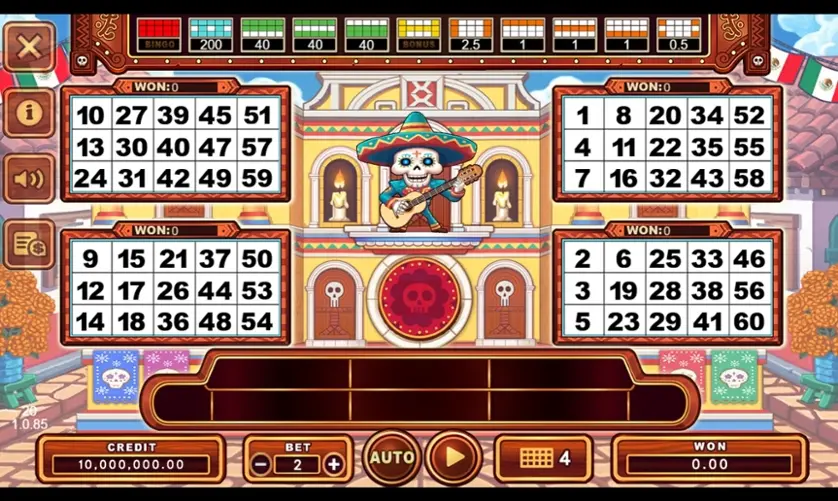Activate the AUTO play button
This screenshot has height=501, width=838.
391,458
